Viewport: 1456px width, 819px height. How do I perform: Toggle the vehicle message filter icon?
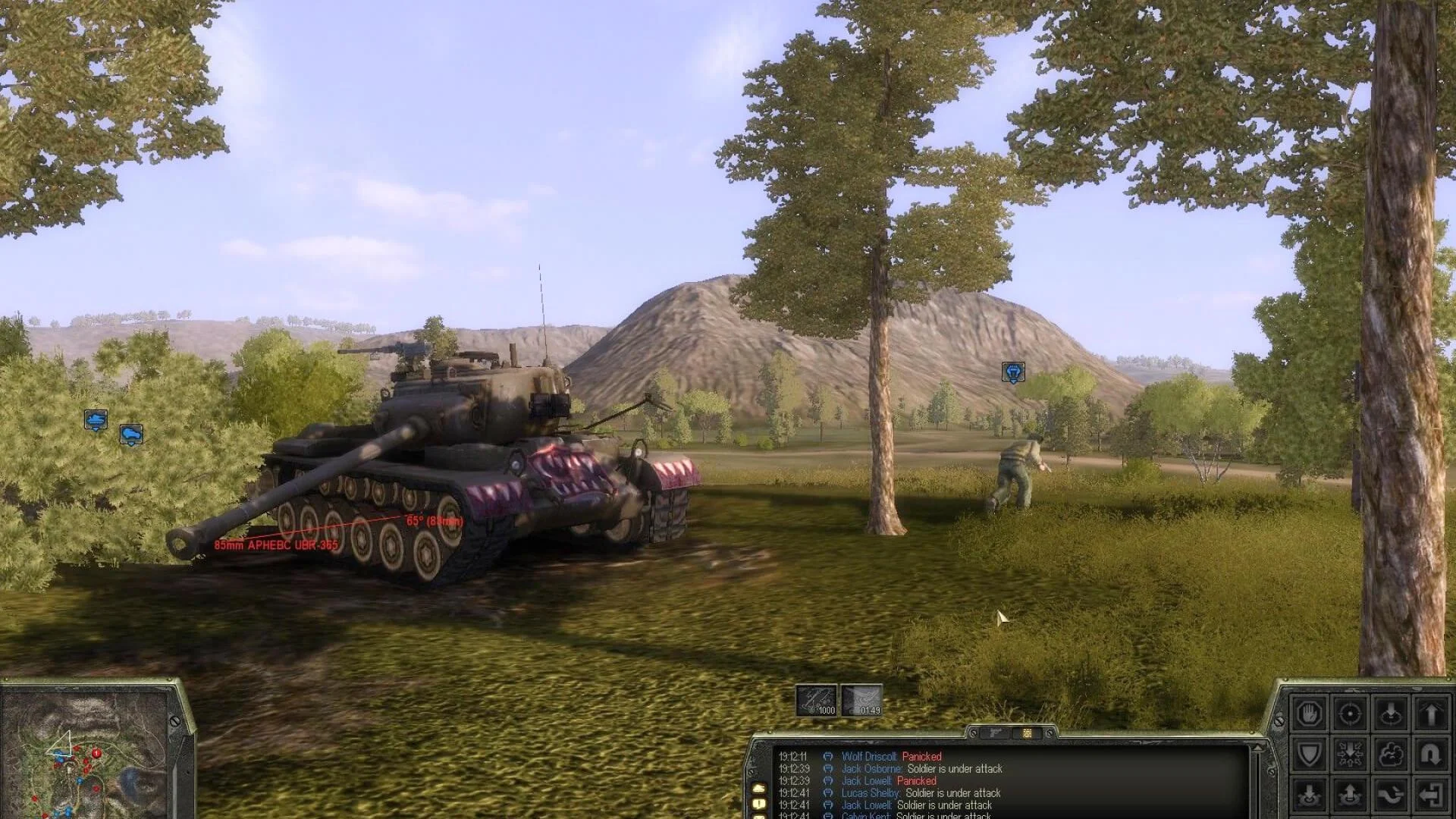759,789
